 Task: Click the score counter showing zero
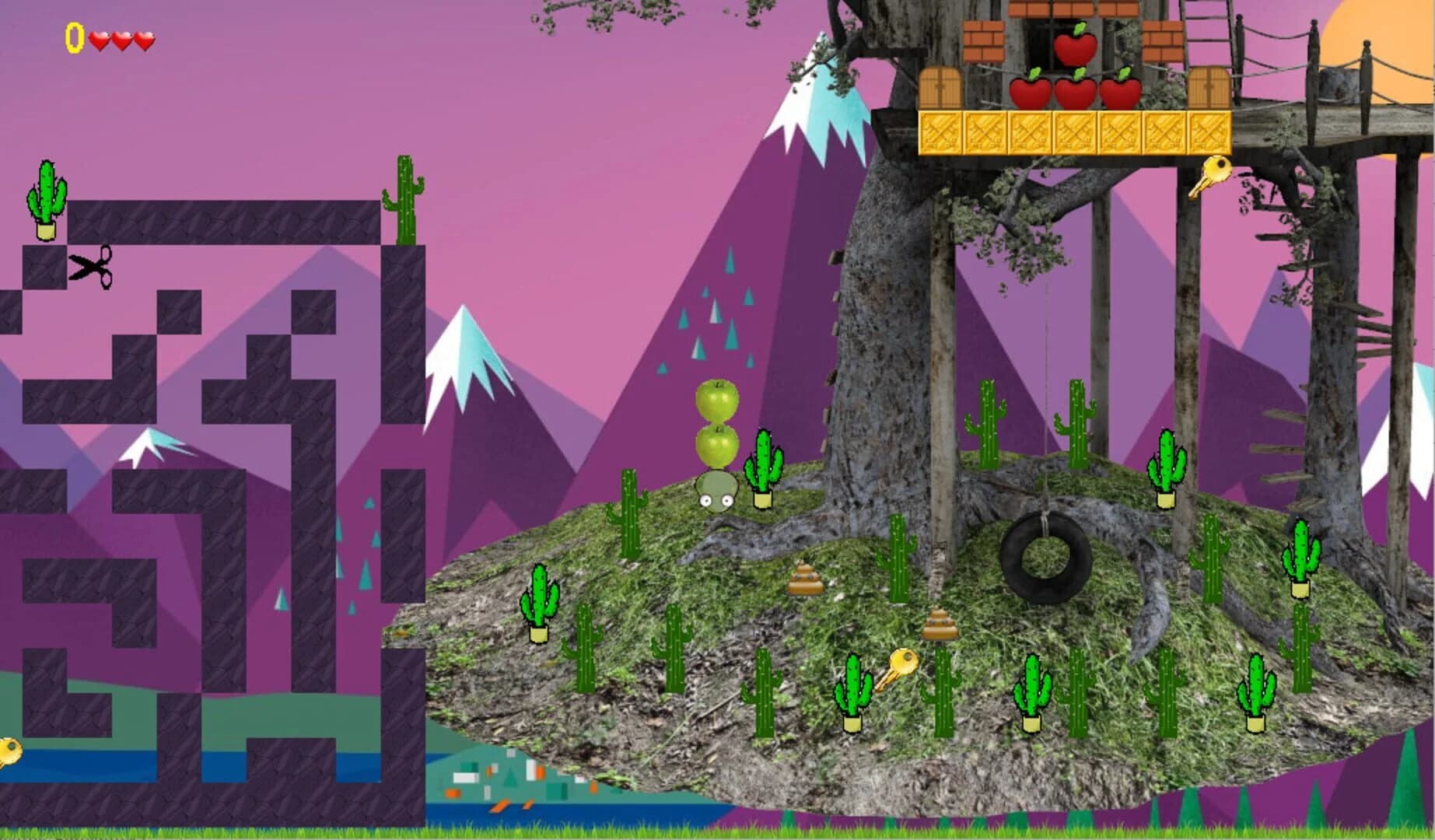point(74,35)
